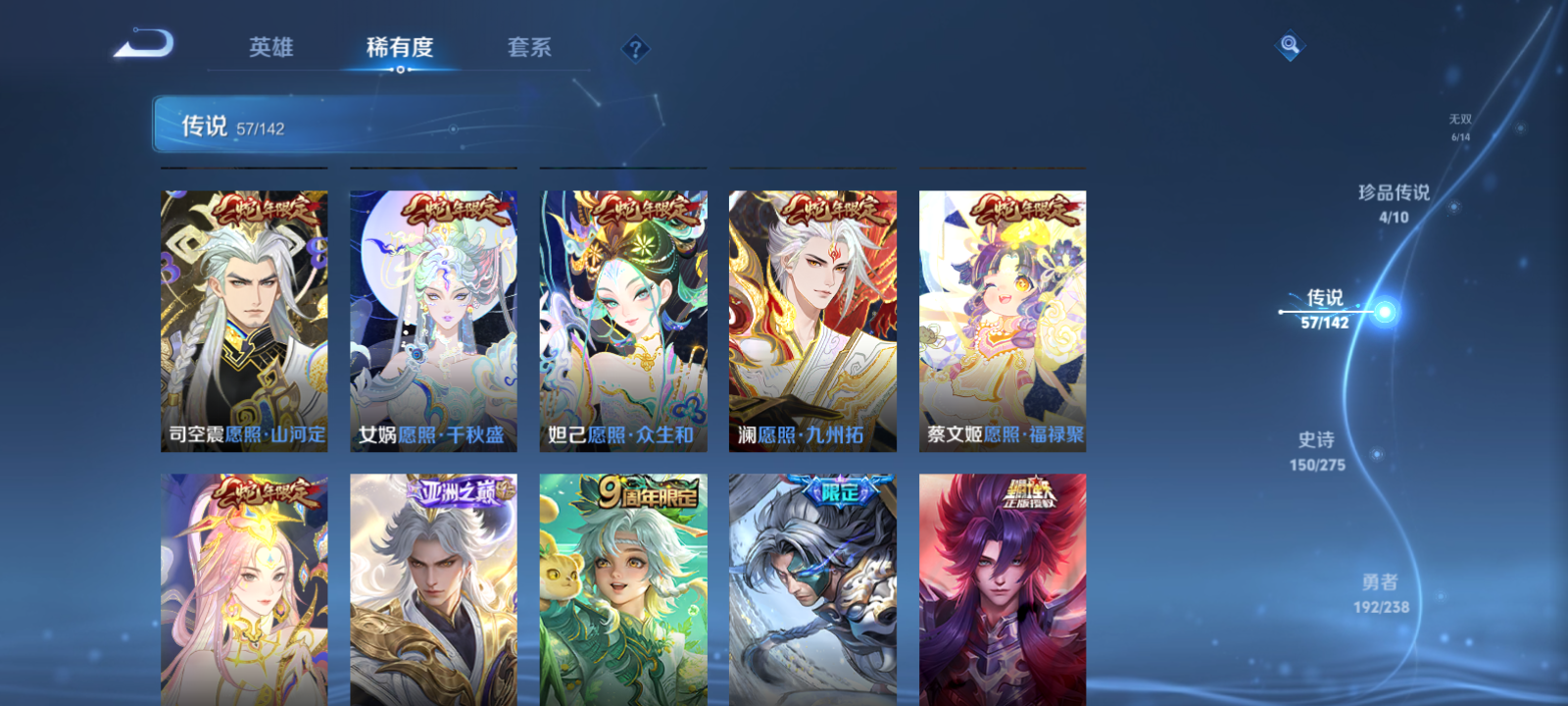Jump to the 勇者 rarity section
The image size is (1568, 706).
click(1380, 581)
